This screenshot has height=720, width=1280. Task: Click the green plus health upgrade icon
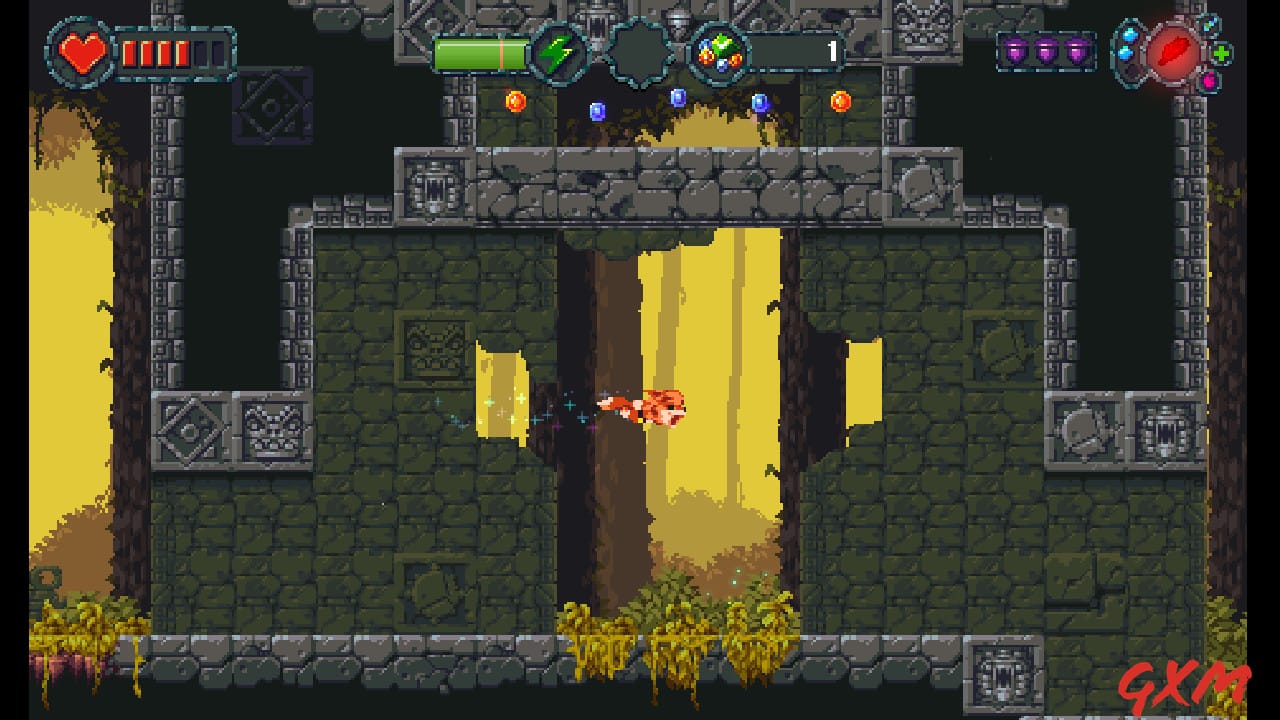pos(1221,52)
